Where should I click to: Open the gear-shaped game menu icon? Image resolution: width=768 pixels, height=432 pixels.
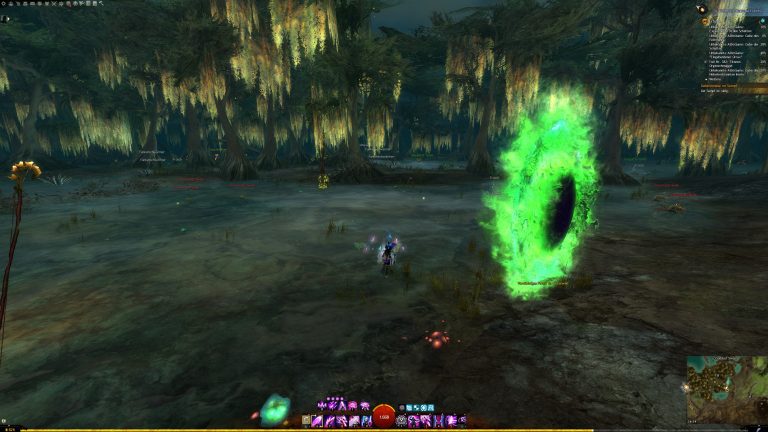pos(6,4)
